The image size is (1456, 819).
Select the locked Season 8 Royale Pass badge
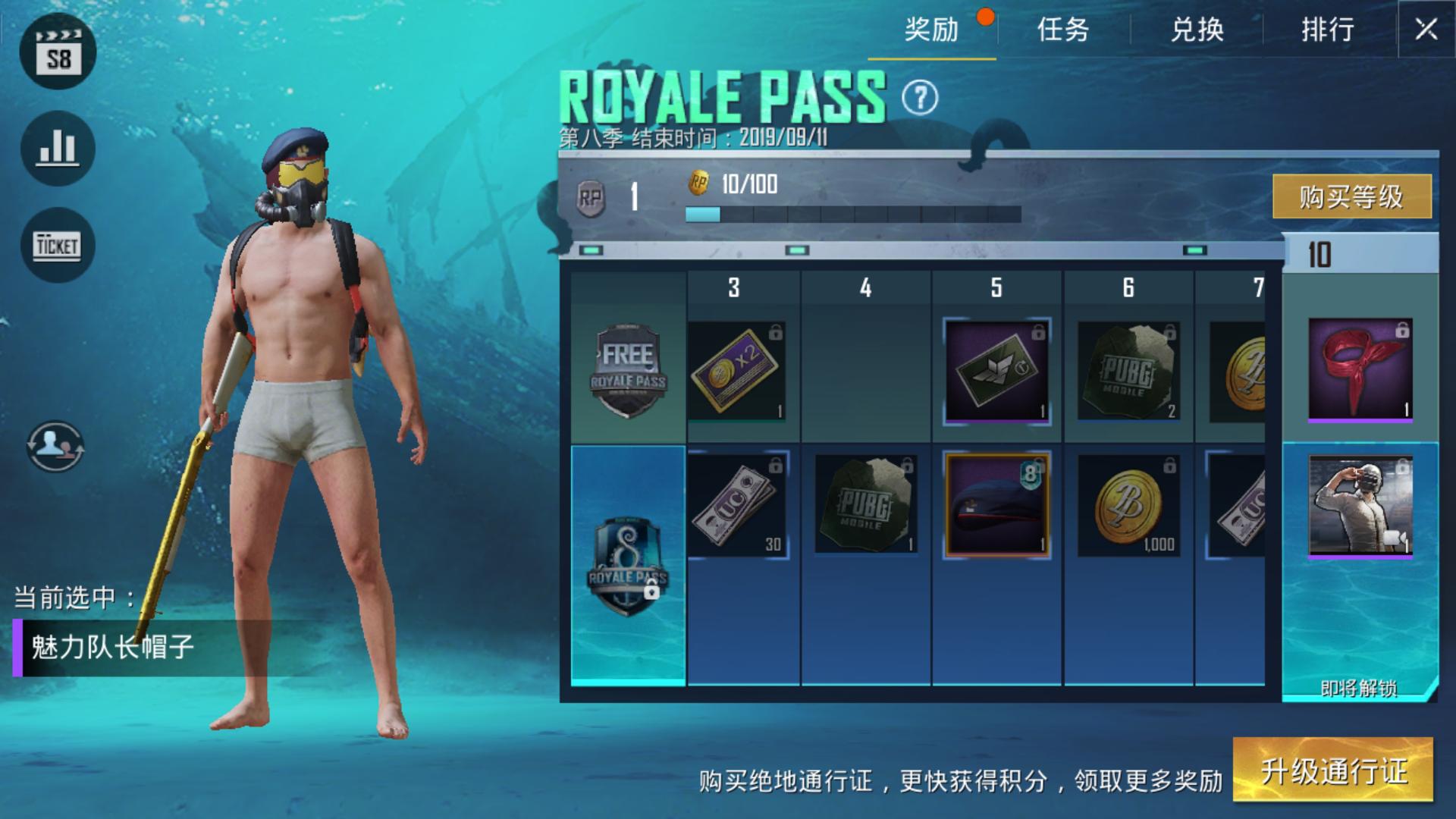click(628, 565)
